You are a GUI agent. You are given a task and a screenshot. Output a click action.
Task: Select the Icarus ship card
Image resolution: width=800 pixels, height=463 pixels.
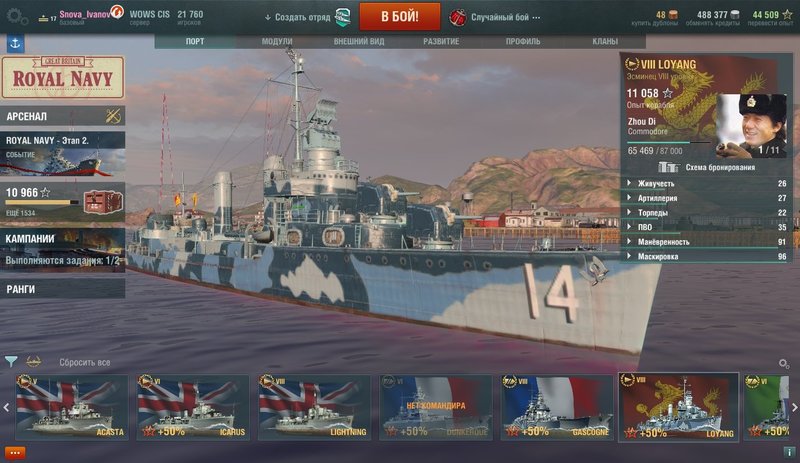click(193, 407)
